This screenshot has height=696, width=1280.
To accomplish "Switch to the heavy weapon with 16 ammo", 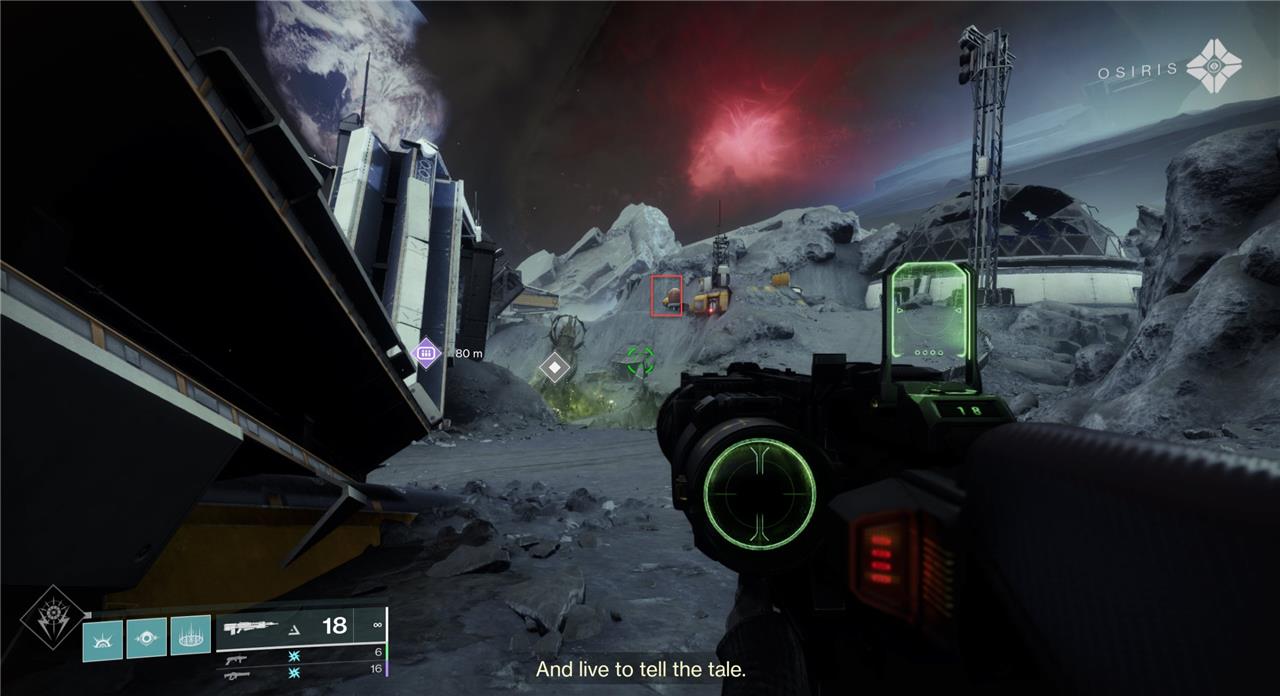I will pos(237,676).
